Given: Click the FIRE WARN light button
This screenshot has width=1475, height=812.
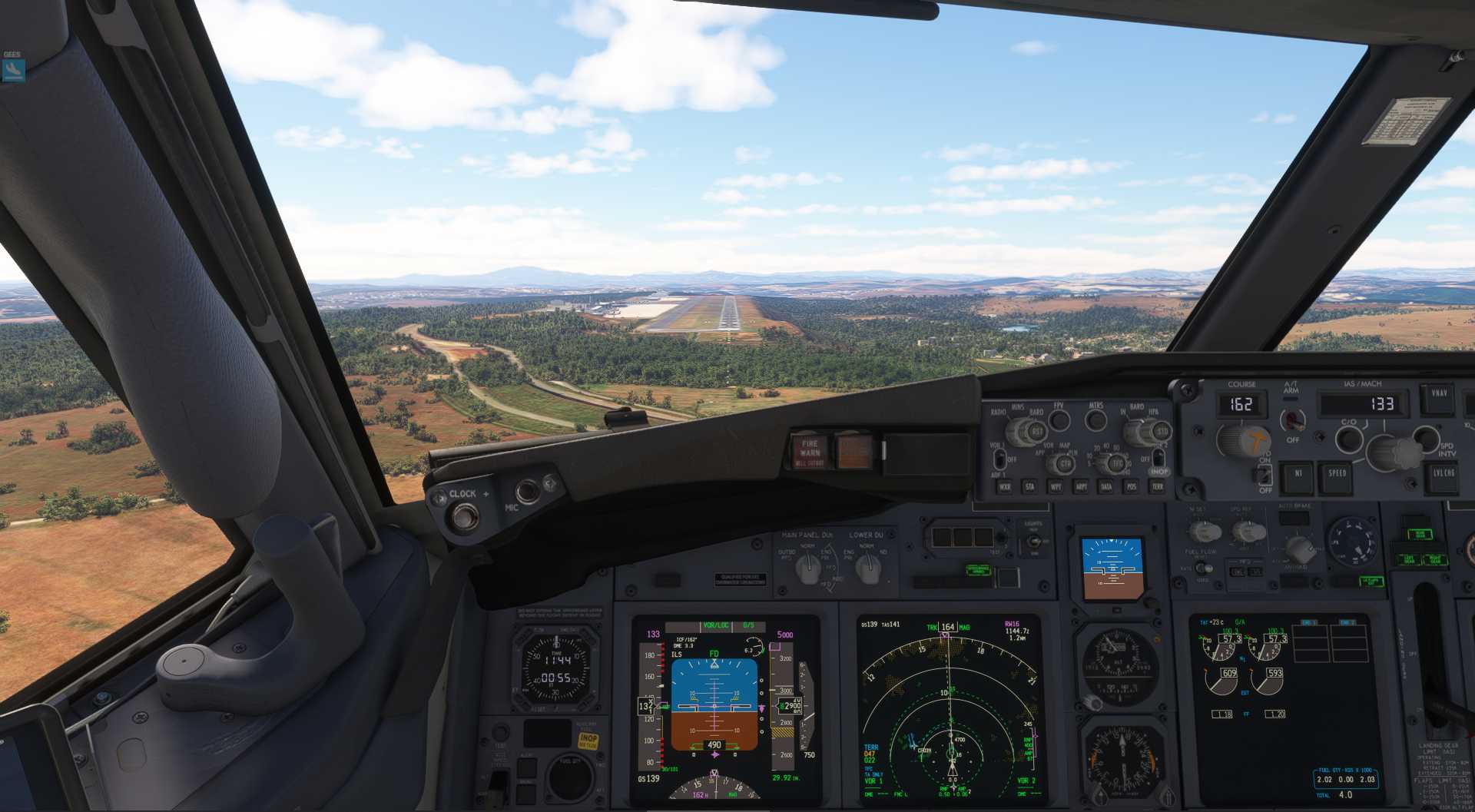Looking at the screenshot, I should (810, 451).
